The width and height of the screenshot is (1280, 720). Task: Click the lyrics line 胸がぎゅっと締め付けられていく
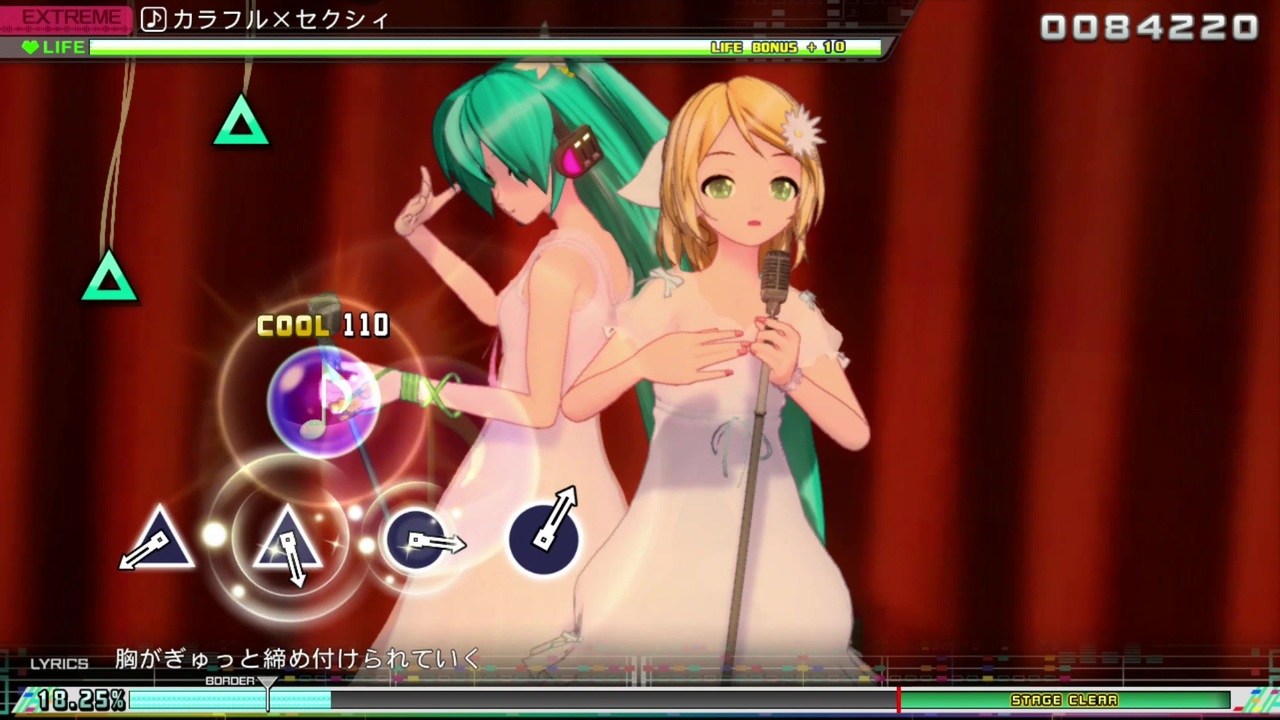click(x=296, y=658)
